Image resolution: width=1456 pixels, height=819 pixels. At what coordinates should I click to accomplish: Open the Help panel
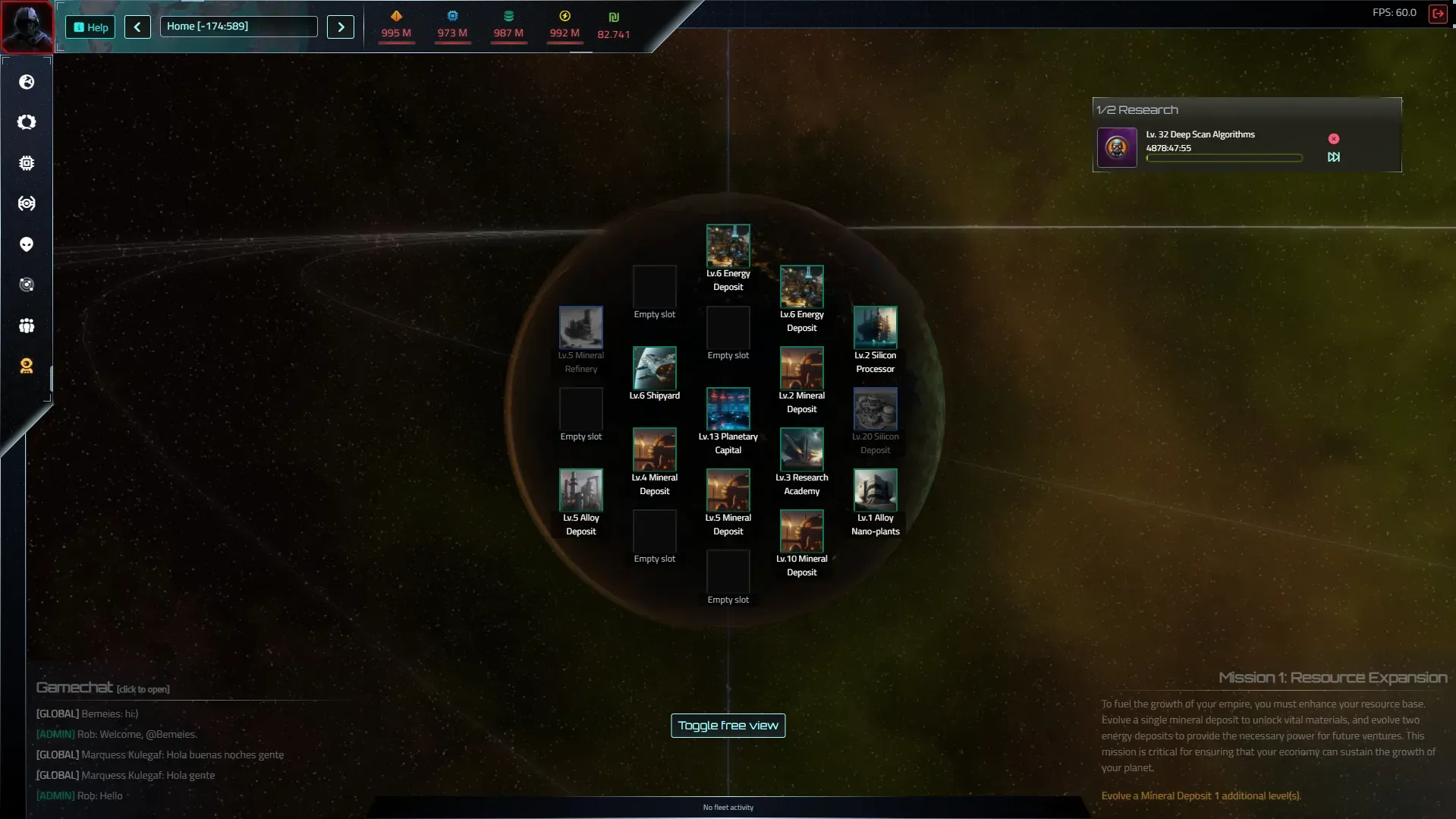[x=90, y=27]
